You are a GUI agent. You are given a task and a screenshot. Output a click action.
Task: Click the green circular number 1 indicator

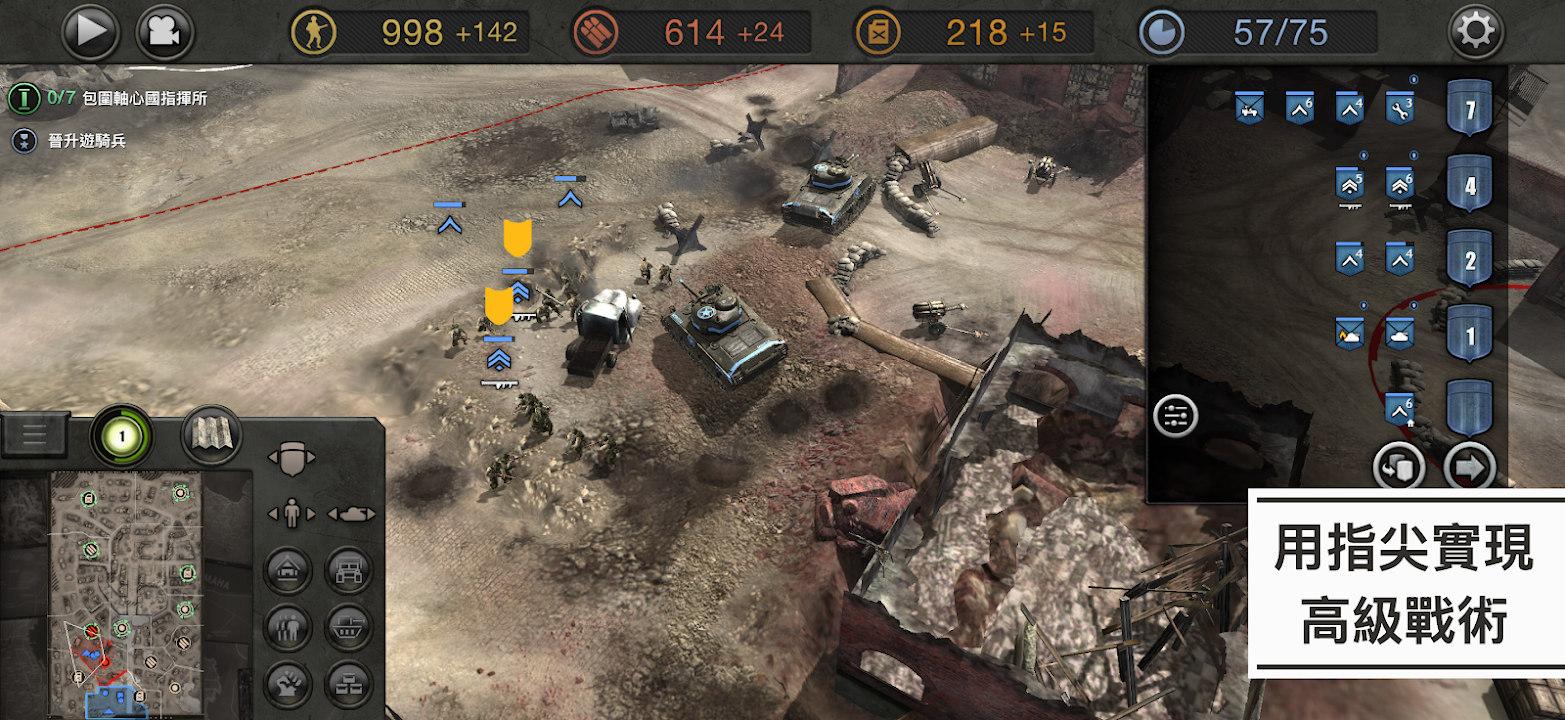pyautogui.click(x=121, y=437)
